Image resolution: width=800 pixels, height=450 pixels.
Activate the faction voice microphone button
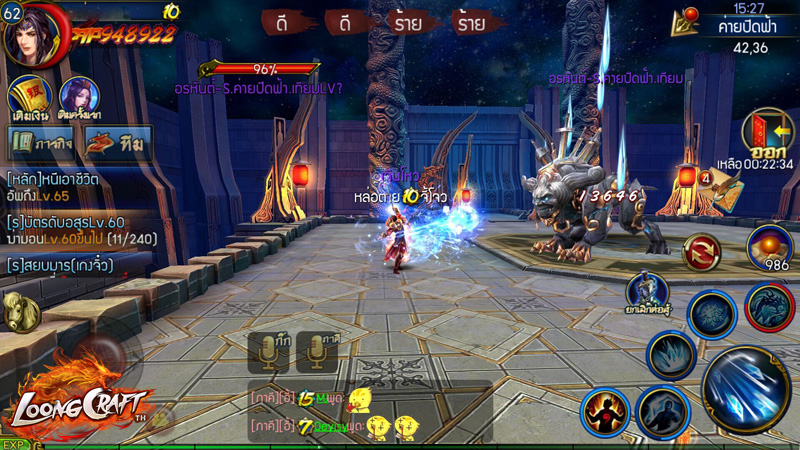click(317, 352)
